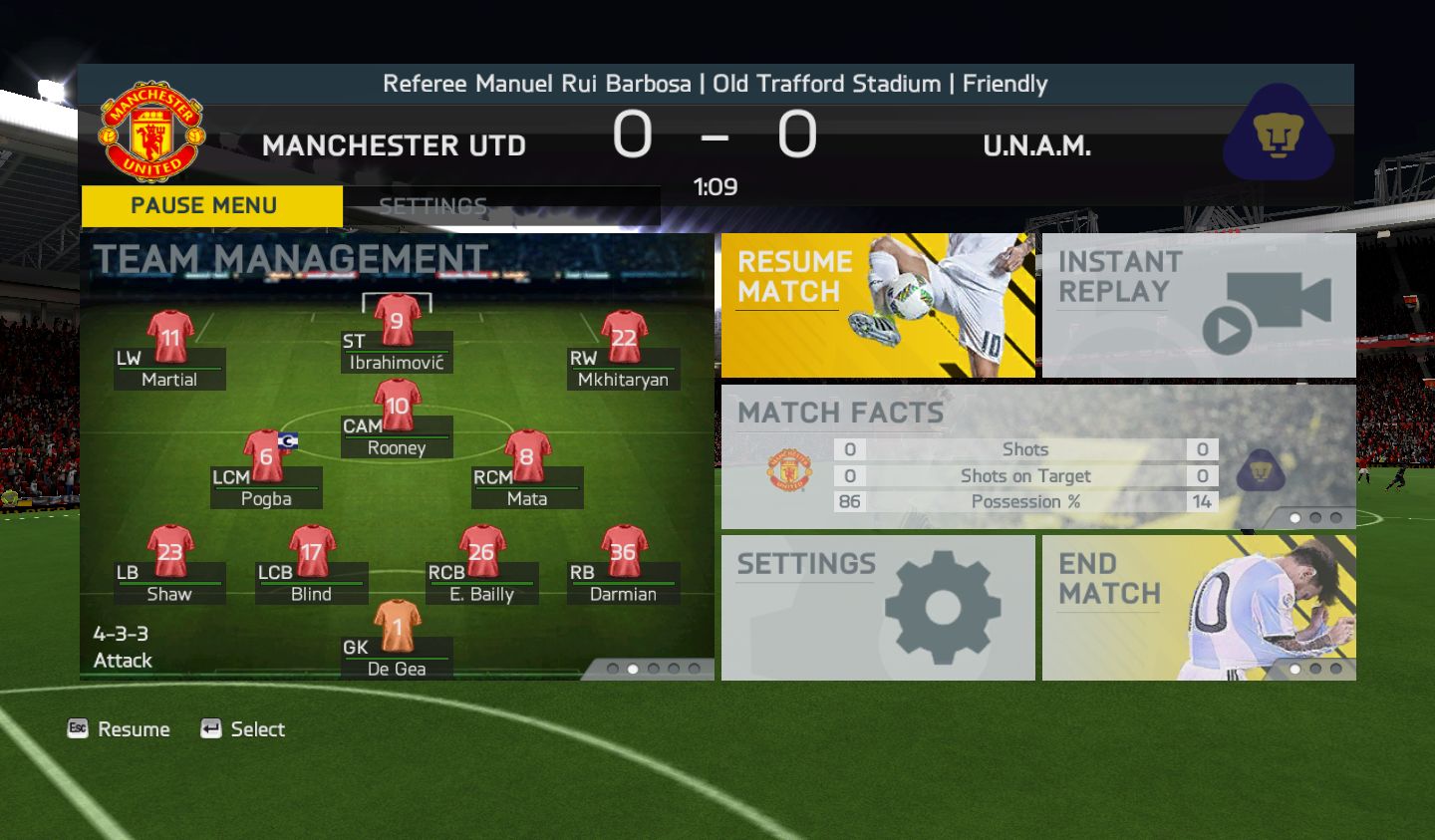This screenshot has width=1435, height=840.
Task: Select E. Bailly at RCB
Action: [482, 553]
